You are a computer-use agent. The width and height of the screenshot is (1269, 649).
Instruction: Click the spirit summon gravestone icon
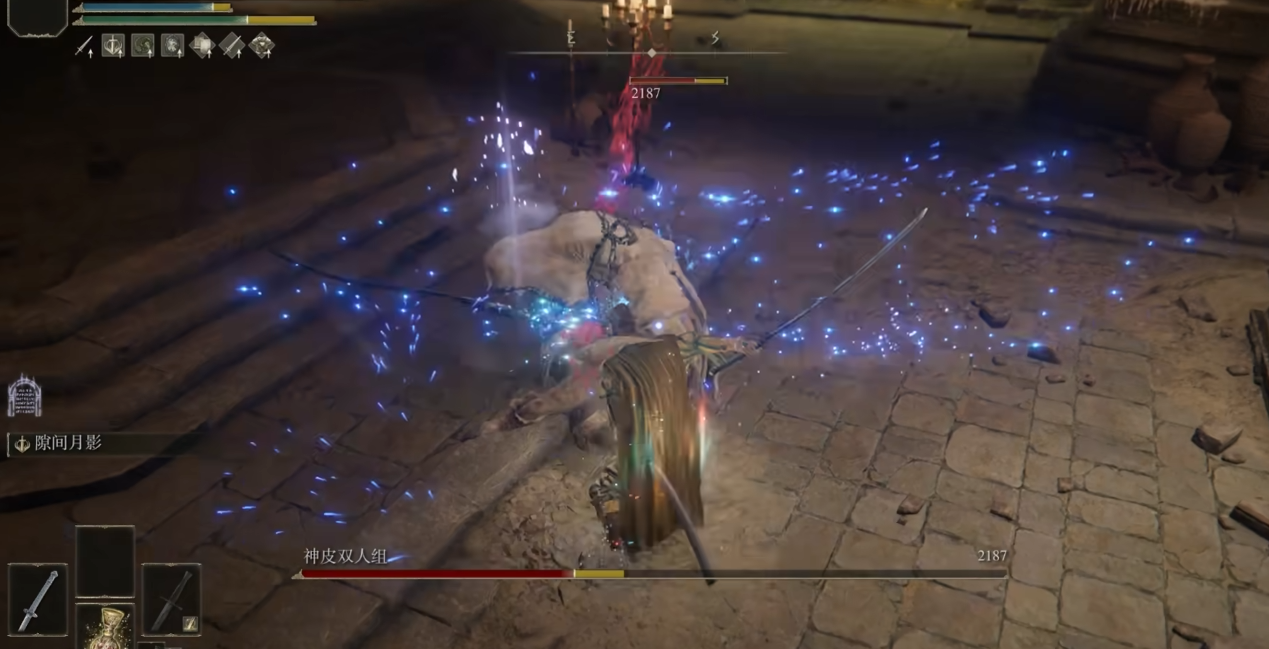tap(24, 396)
